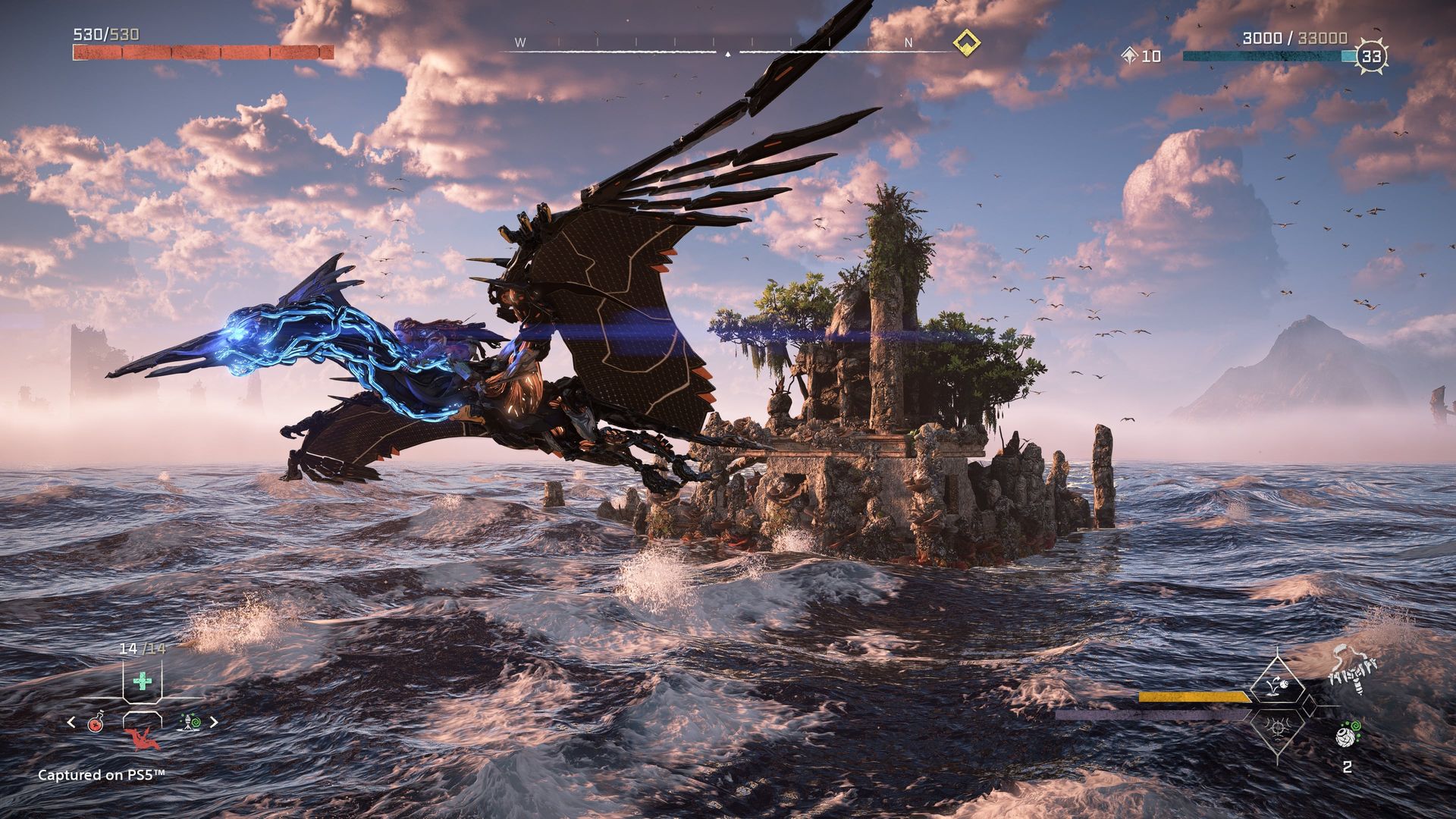This screenshot has height=819, width=1456.
Task: Open the skill points icon
Action: tap(1129, 55)
